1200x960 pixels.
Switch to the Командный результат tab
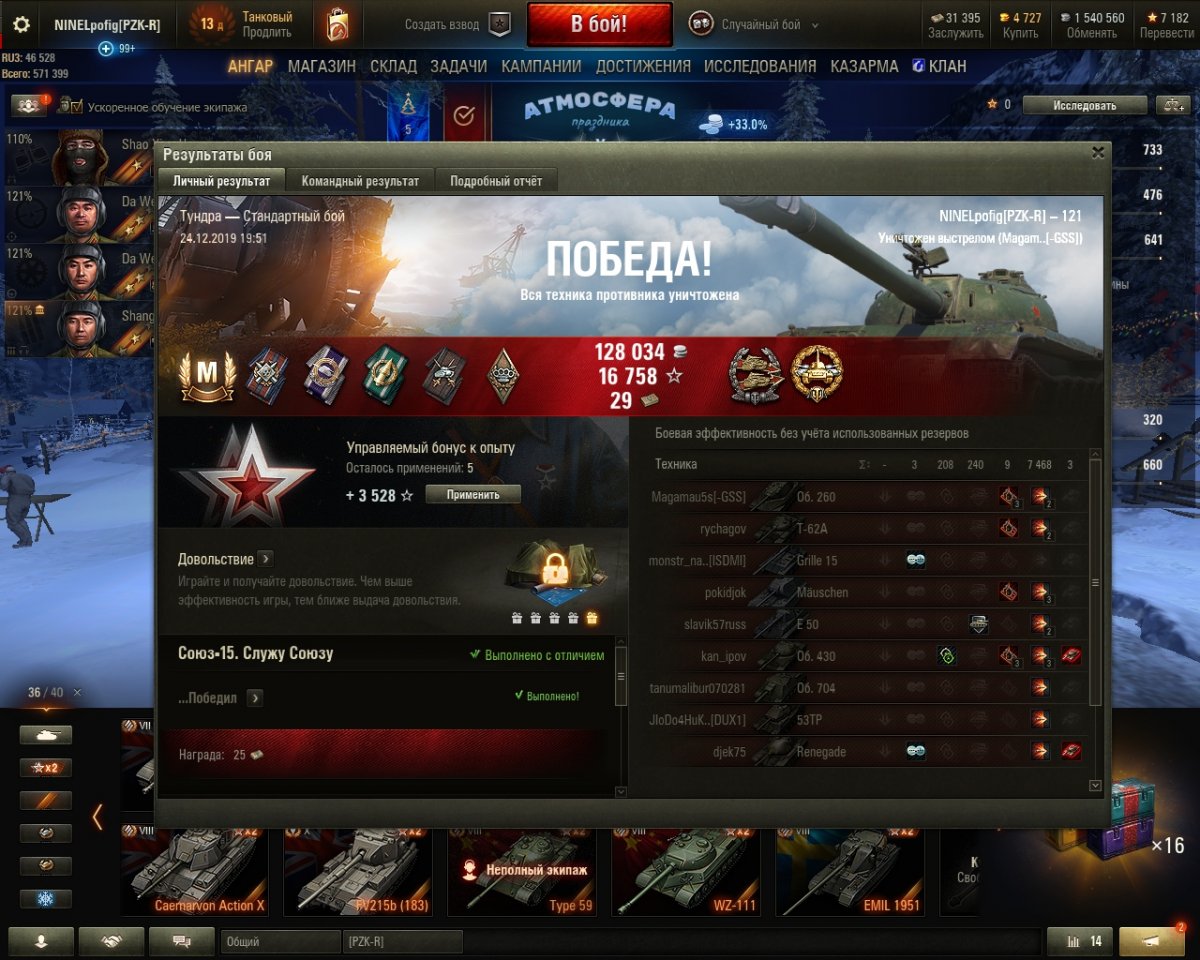(361, 181)
